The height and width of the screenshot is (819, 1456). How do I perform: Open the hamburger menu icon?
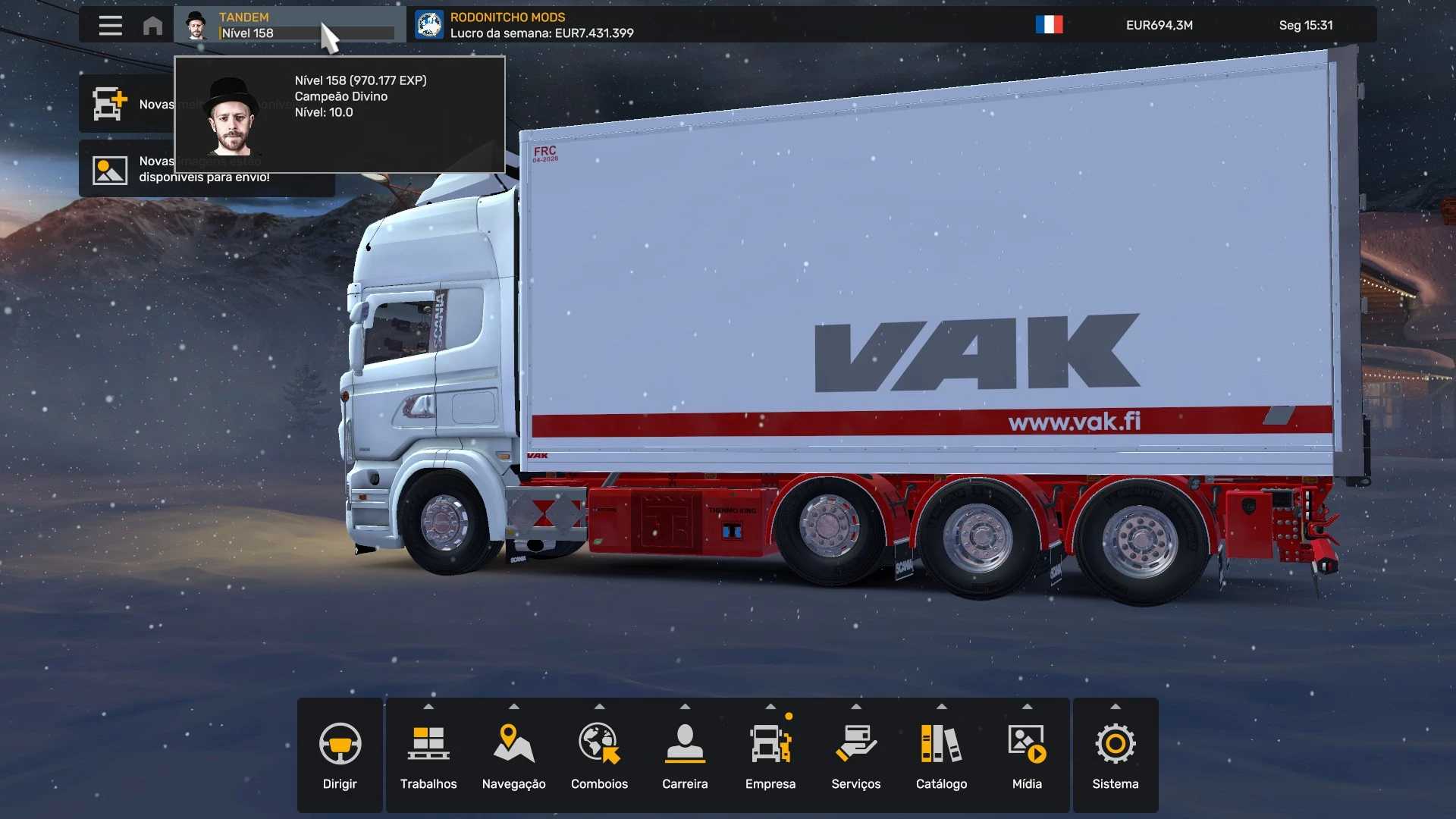[x=110, y=25]
